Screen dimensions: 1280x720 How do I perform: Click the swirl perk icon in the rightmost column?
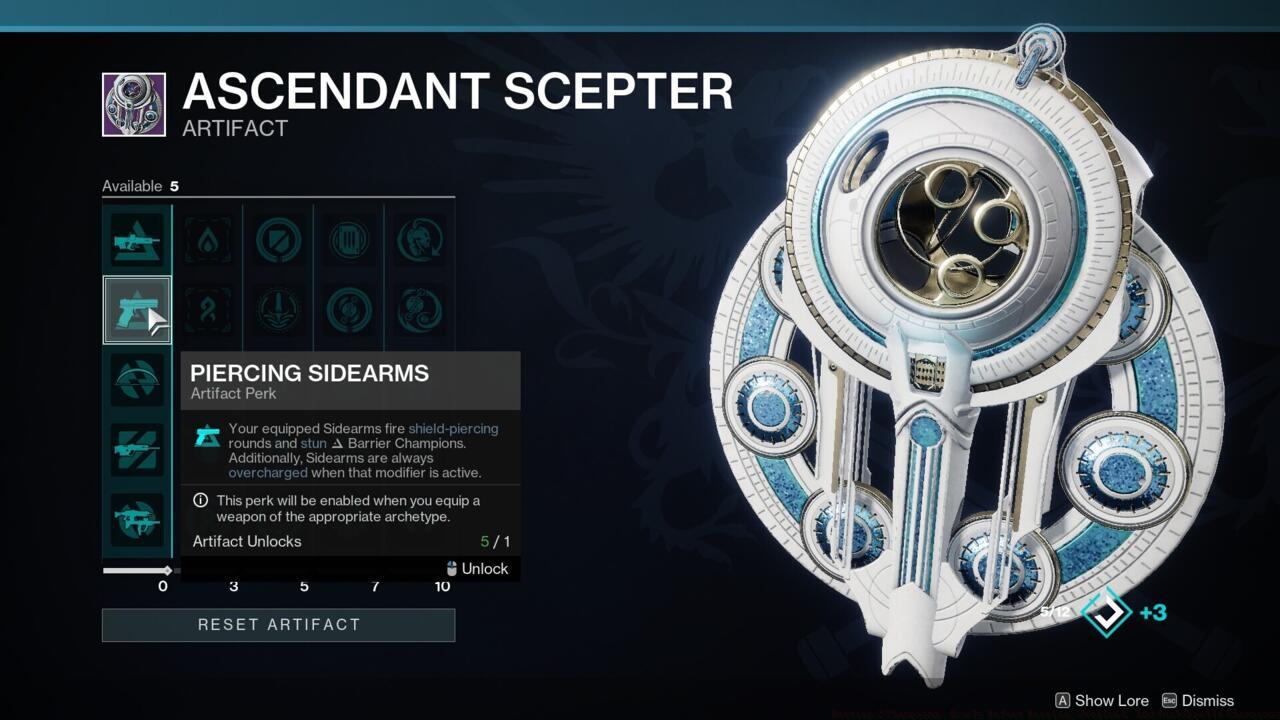tap(418, 310)
